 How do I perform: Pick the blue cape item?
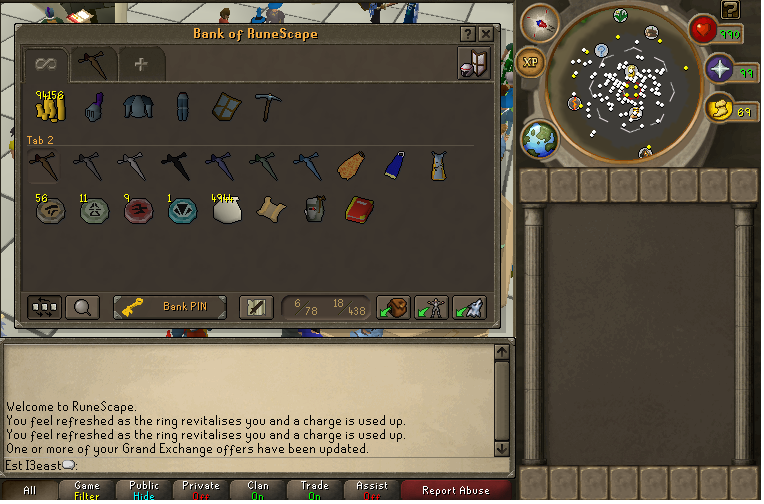(396, 163)
